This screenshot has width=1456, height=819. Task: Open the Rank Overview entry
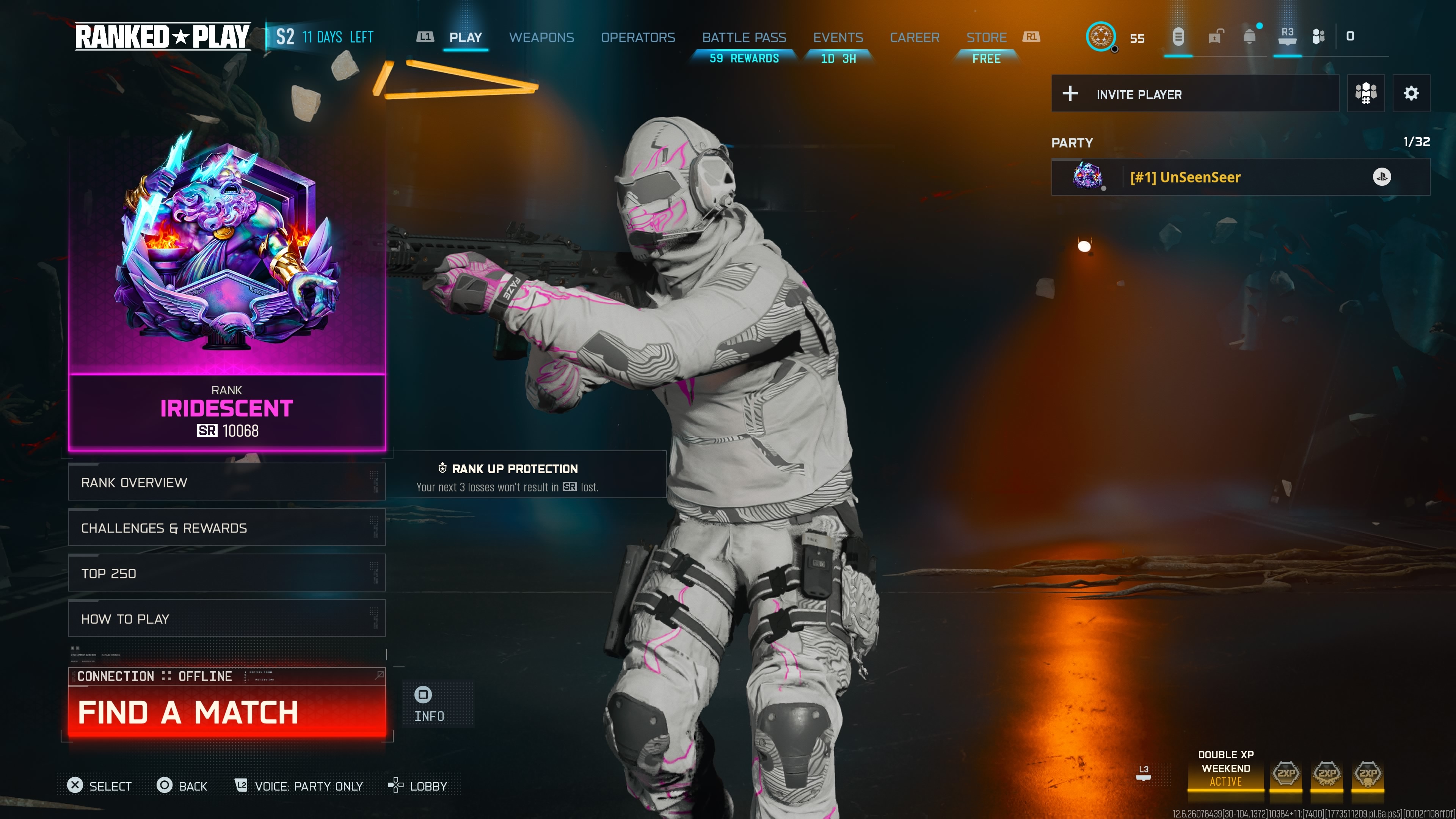click(227, 482)
